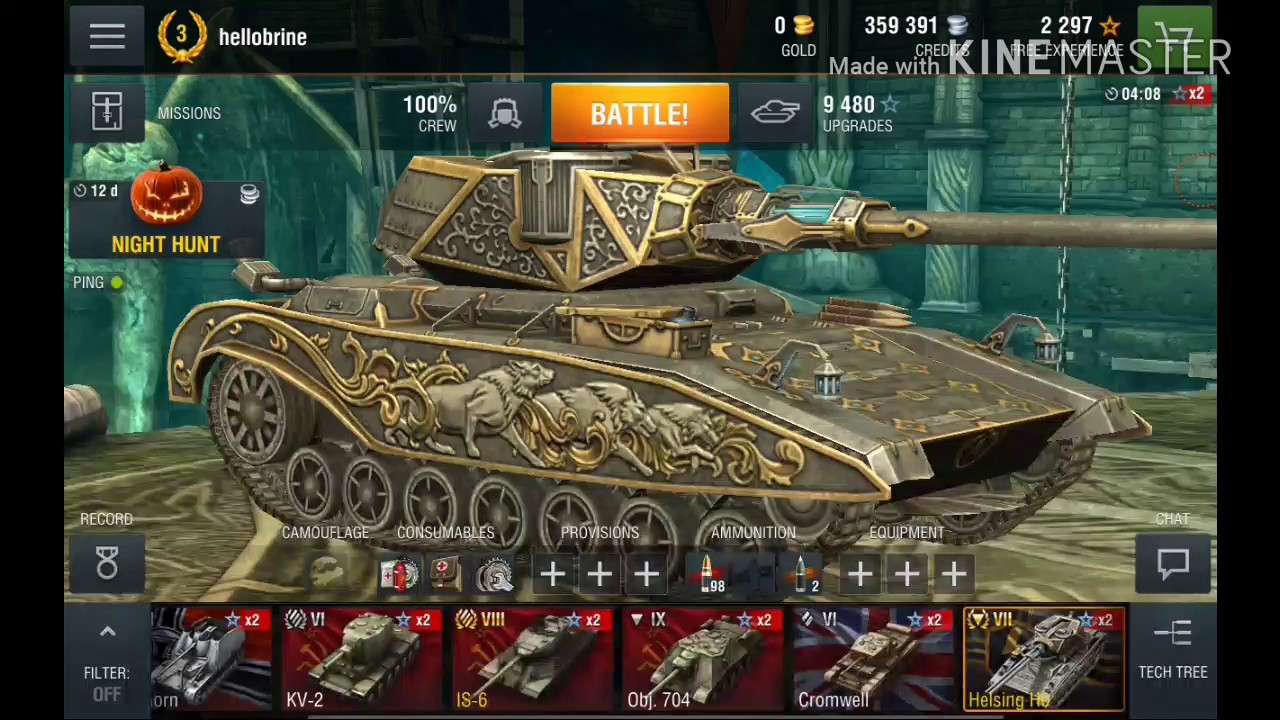
Task: Collapse the tank carousel with the chevron
Action: (107, 631)
